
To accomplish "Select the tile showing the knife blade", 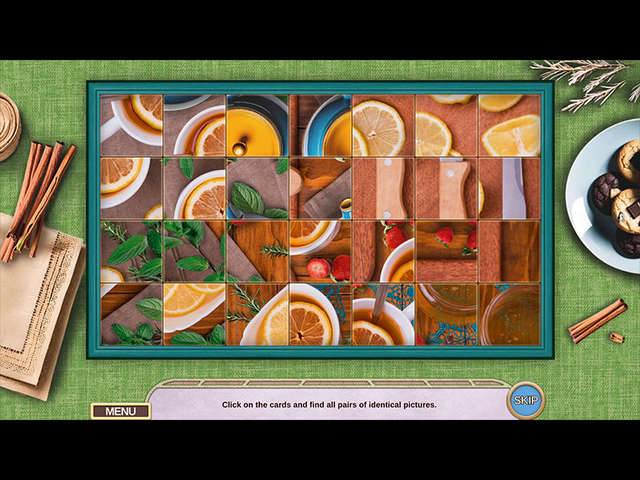I will [x=509, y=189].
